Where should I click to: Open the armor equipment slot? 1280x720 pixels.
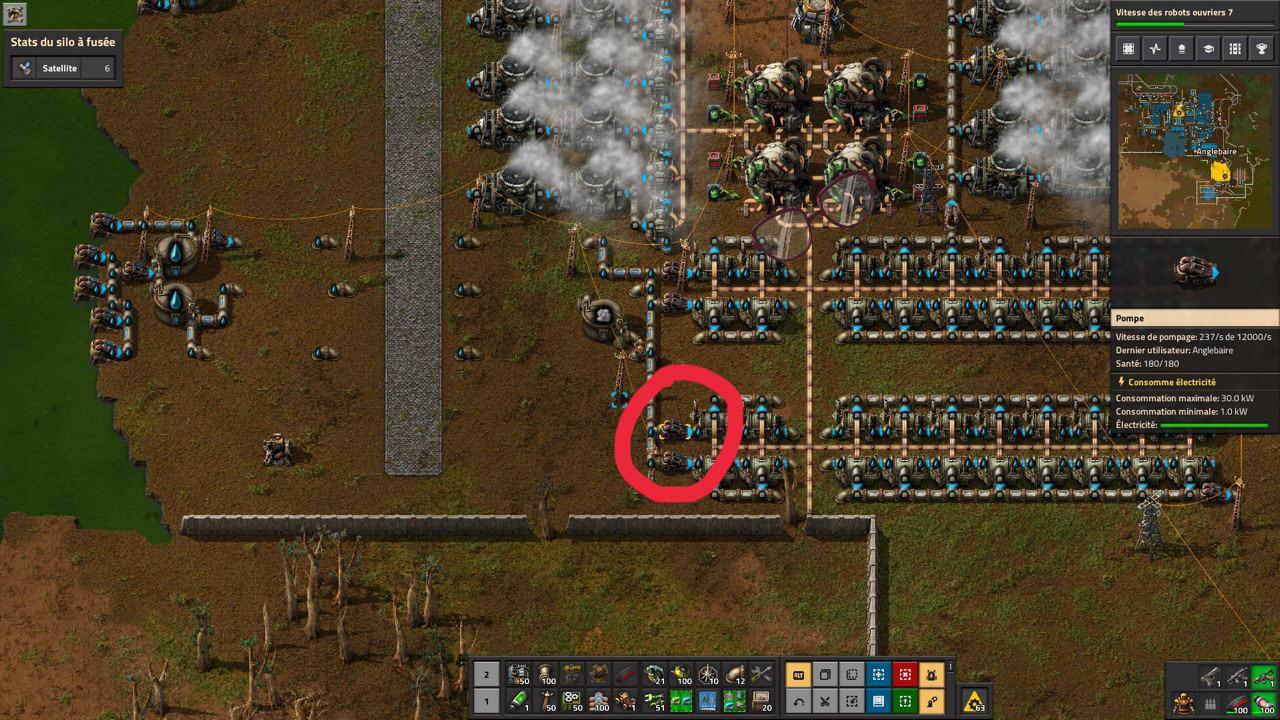pos(1183,703)
